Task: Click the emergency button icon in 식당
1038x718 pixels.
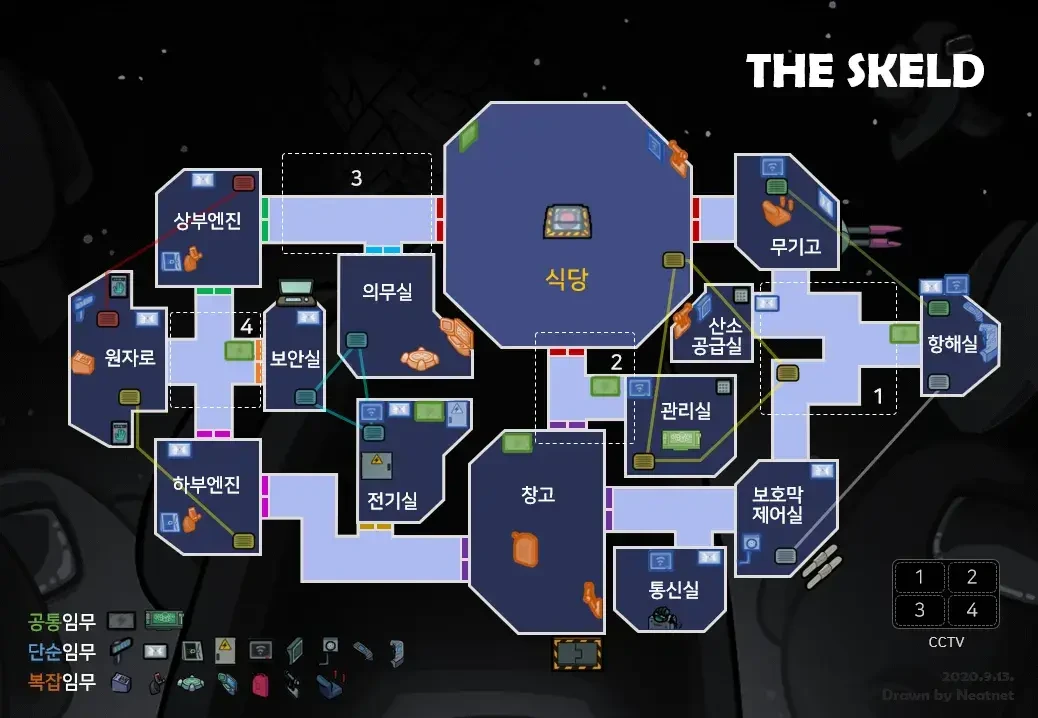Action: coord(566,221)
